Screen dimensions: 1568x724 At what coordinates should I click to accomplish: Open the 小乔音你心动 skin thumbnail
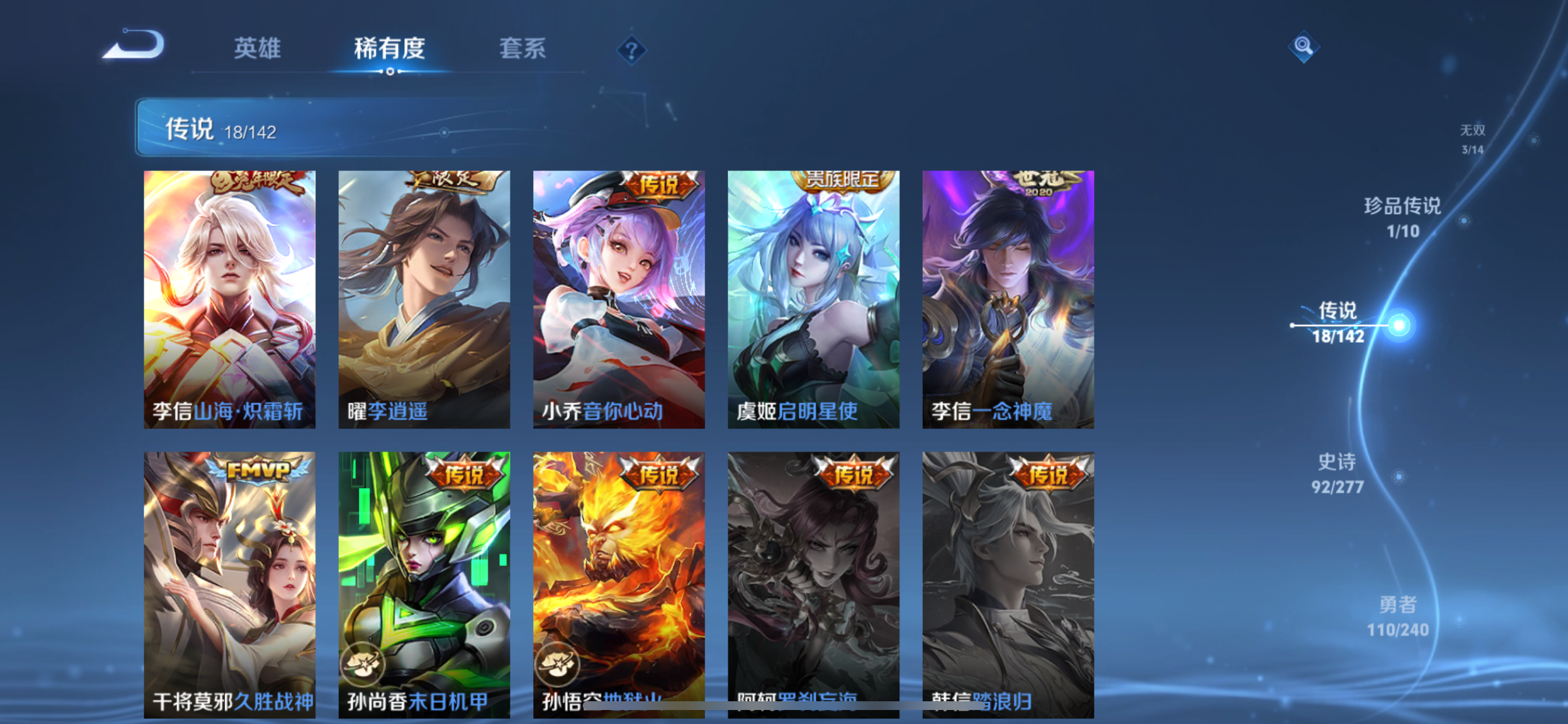point(619,298)
